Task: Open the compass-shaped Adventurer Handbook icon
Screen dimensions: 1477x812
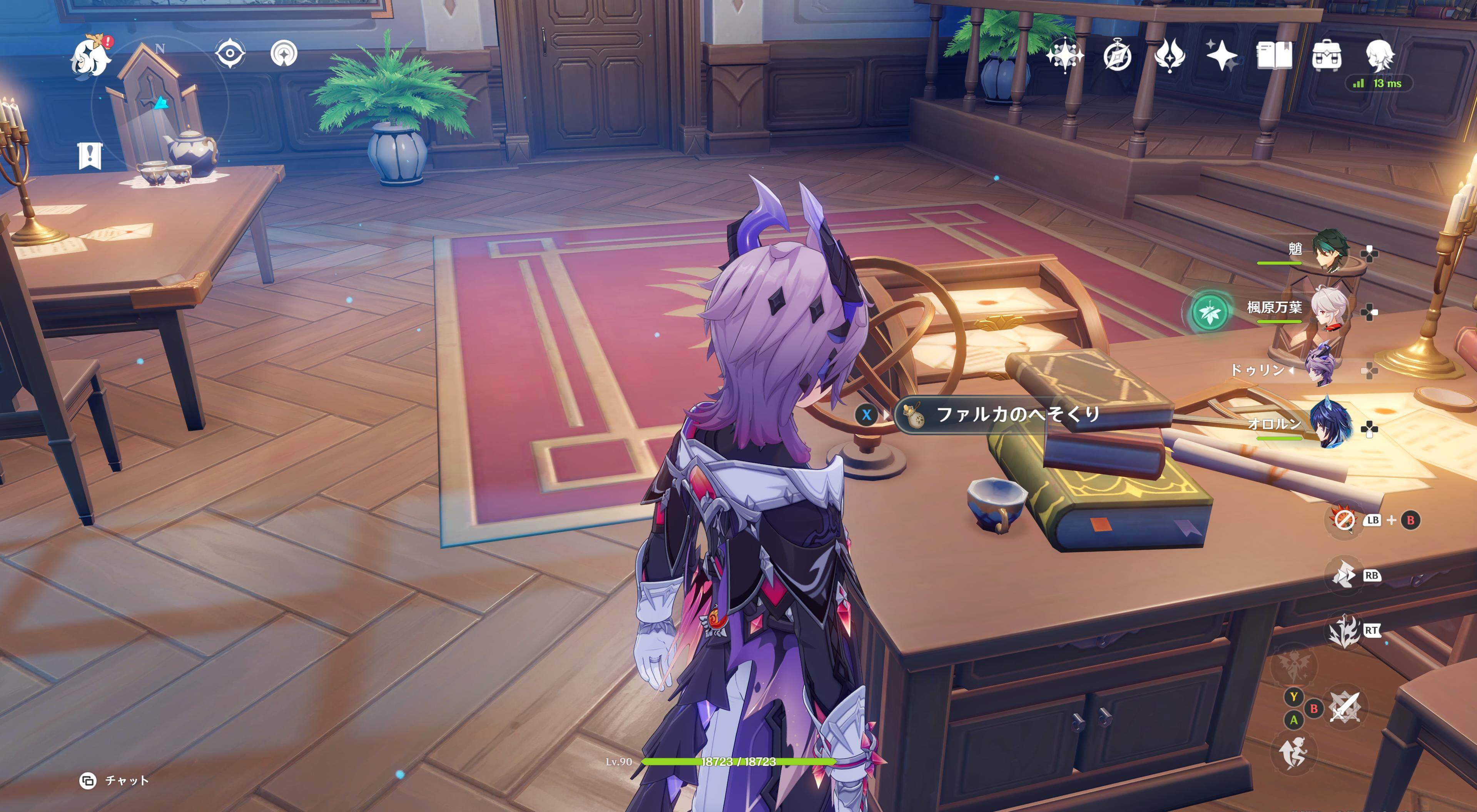Action: click(x=1118, y=56)
